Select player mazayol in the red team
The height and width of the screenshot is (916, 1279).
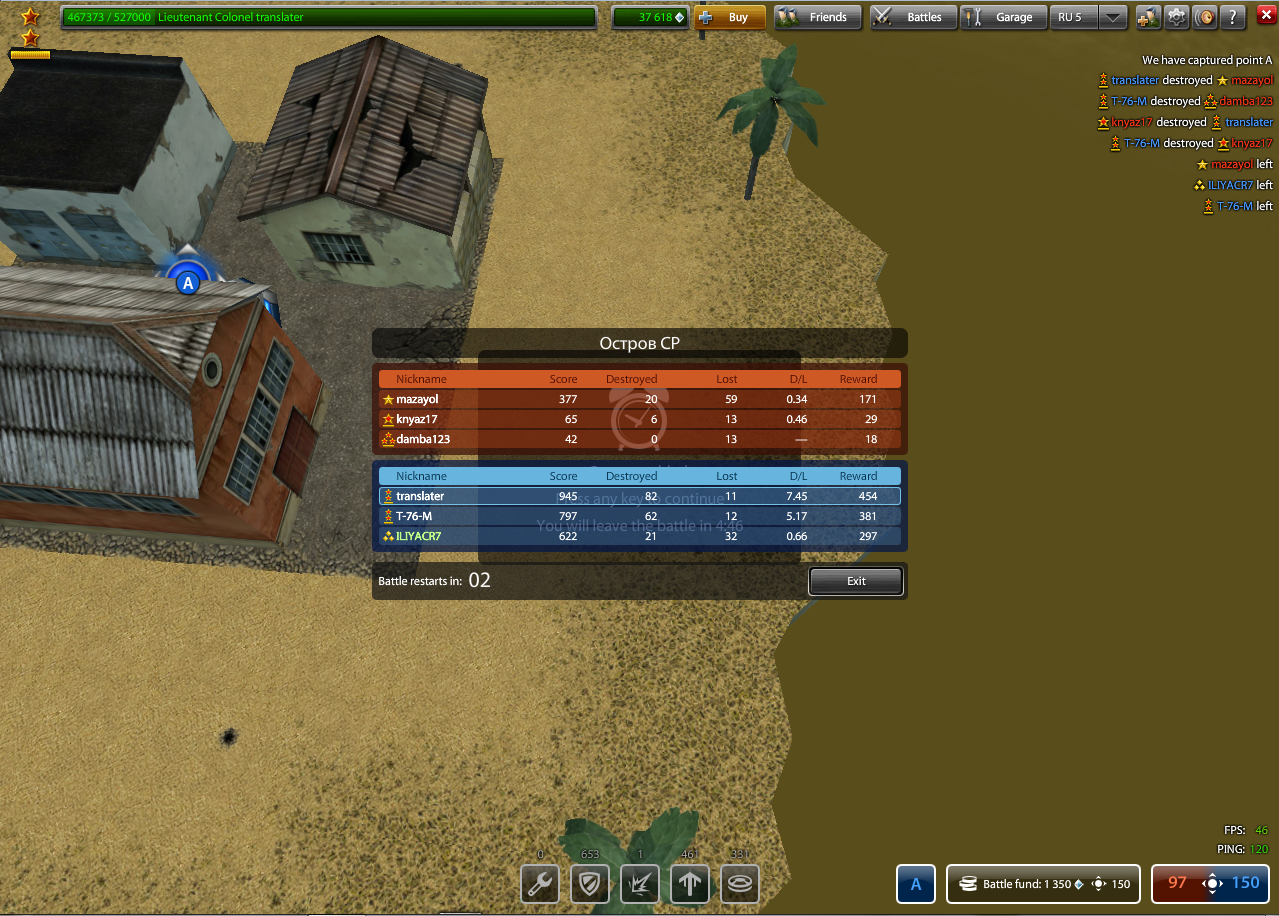pyautogui.click(x=640, y=399)
